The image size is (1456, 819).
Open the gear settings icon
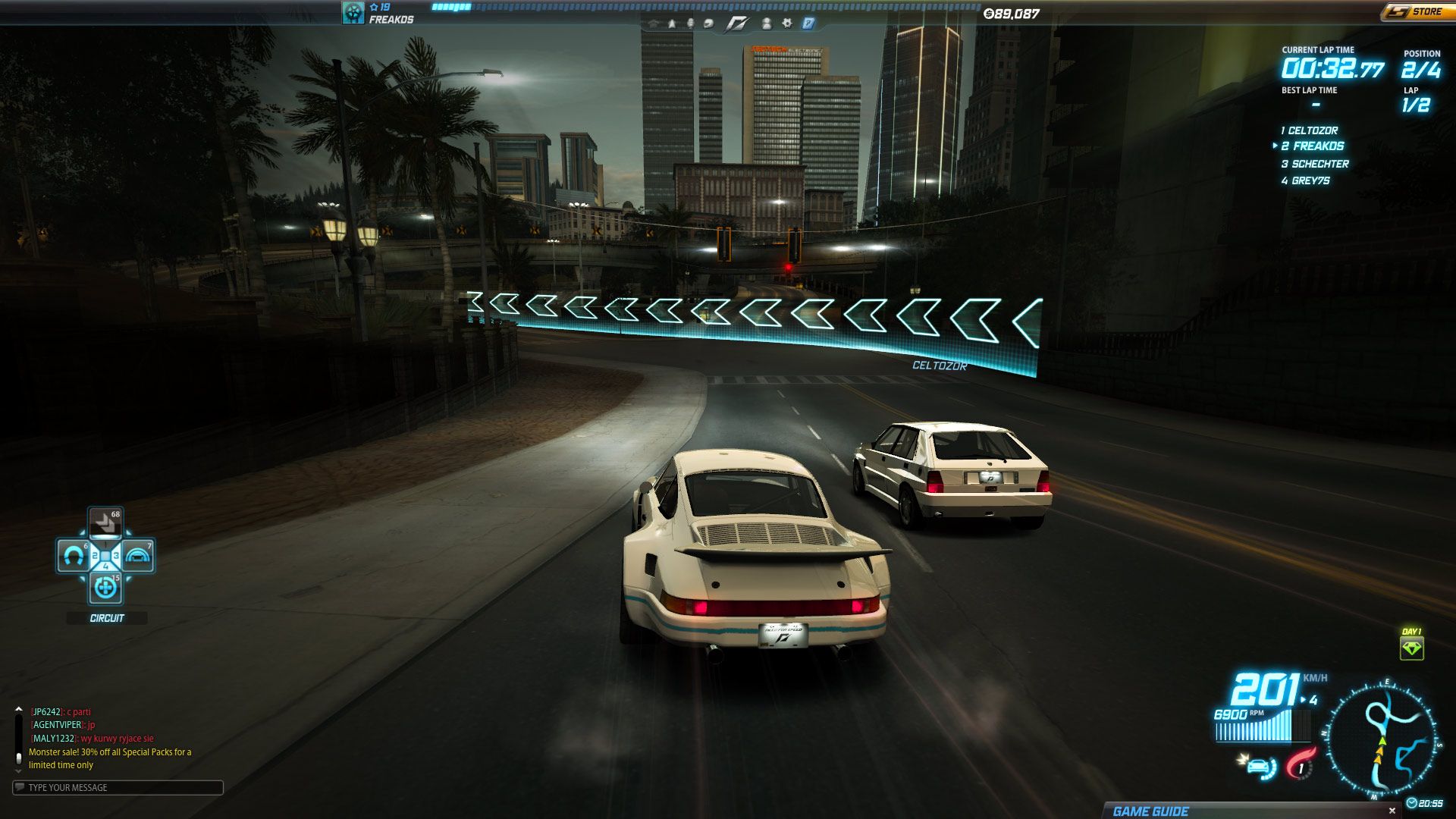point(787,24)
